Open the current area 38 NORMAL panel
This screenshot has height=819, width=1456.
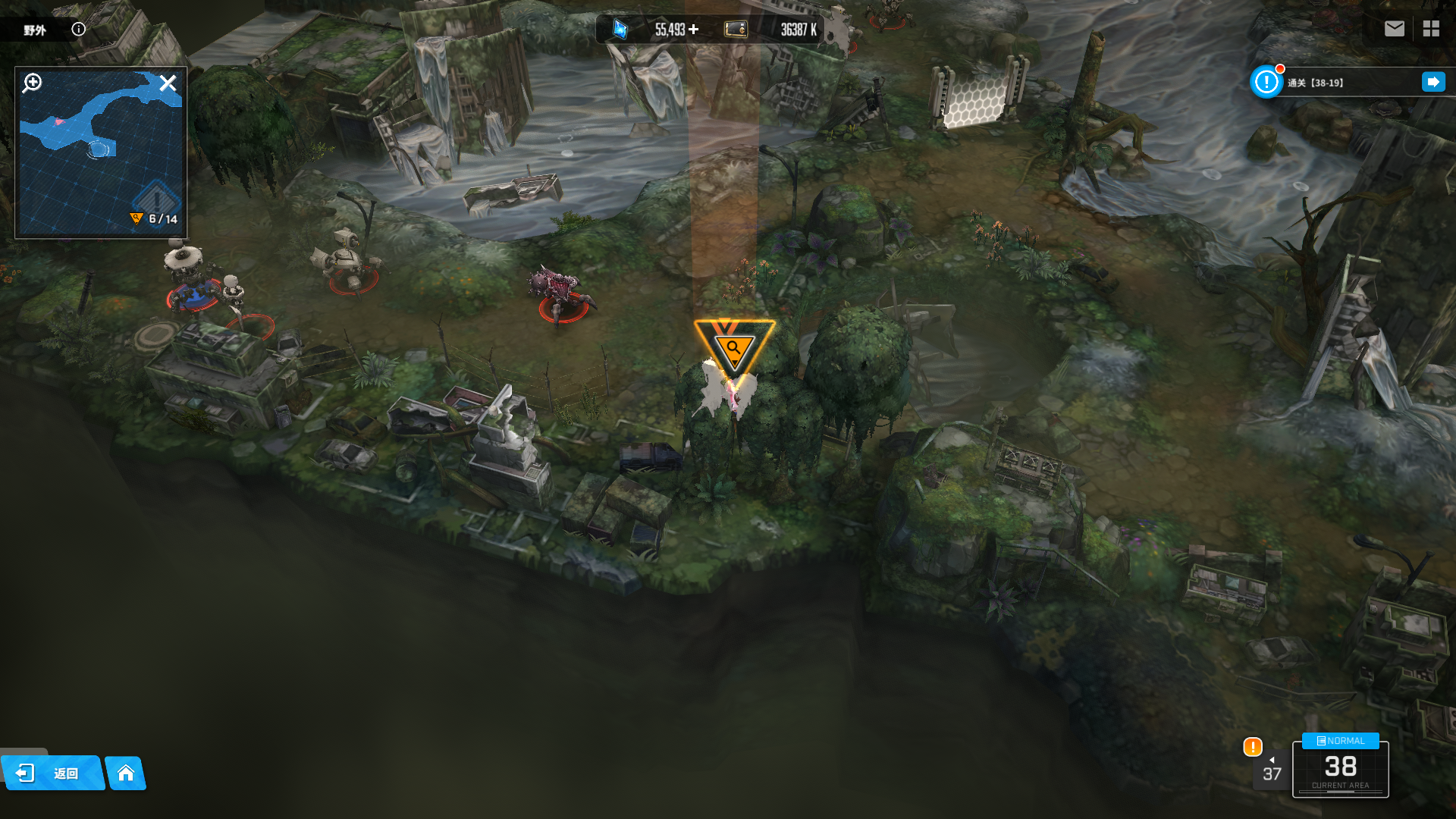[x=1340, y=767]
